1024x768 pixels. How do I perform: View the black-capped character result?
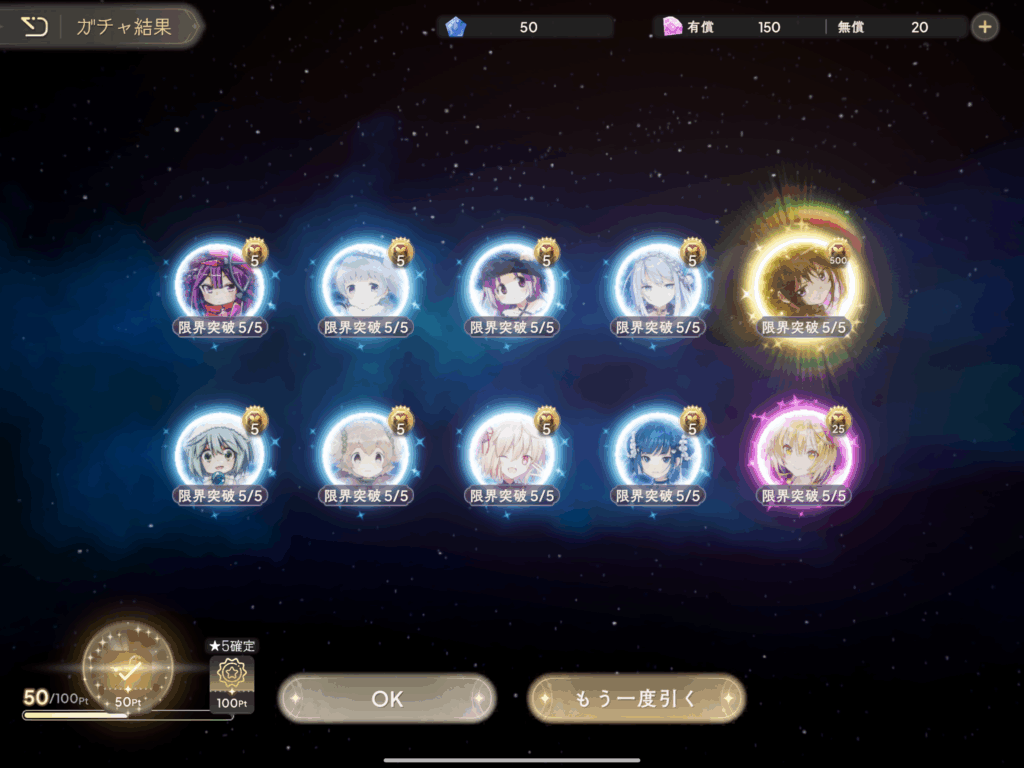click(512, 284)
